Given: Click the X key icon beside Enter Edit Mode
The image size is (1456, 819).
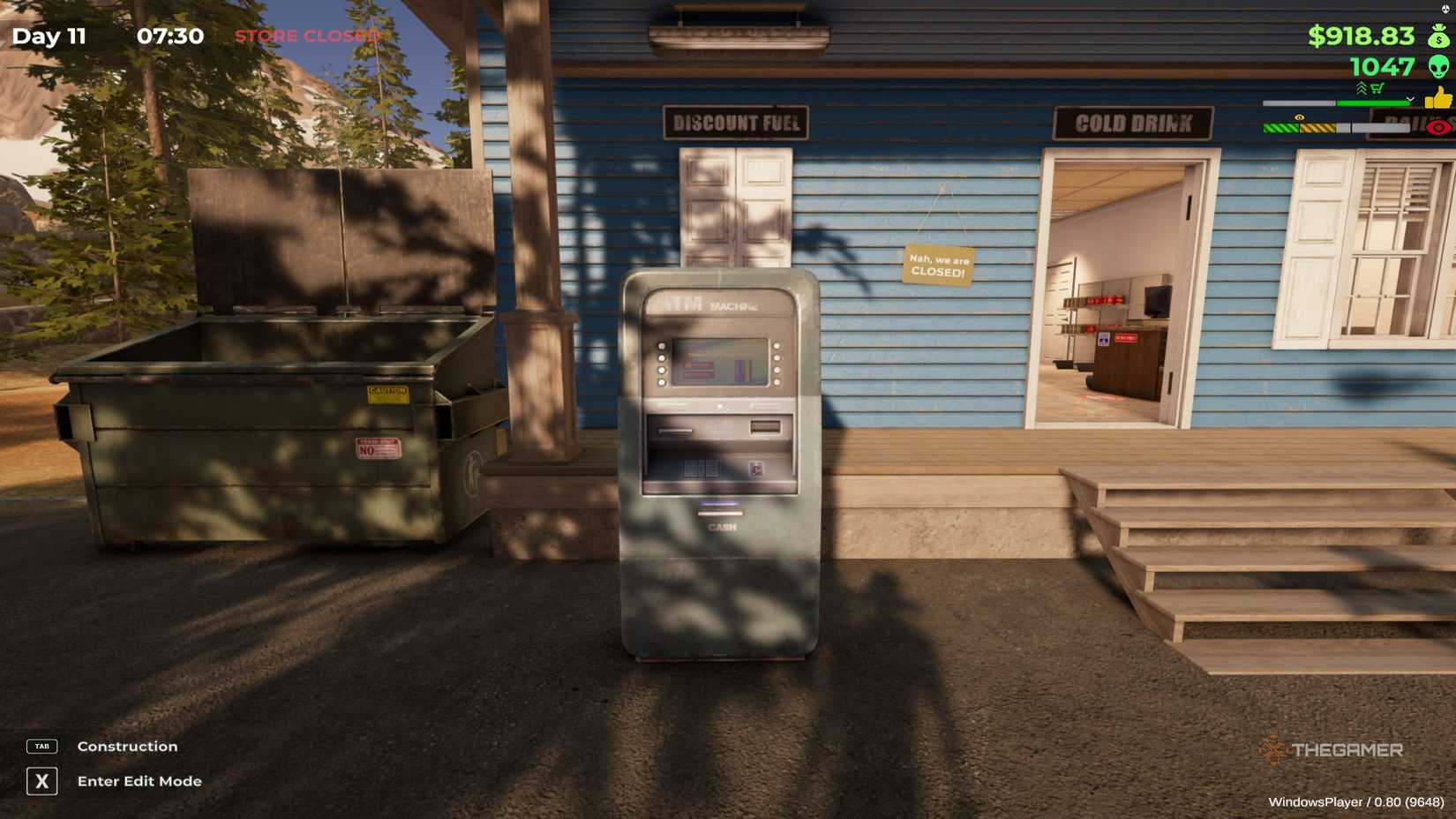Looking at the screenshot, I should 41,781.
